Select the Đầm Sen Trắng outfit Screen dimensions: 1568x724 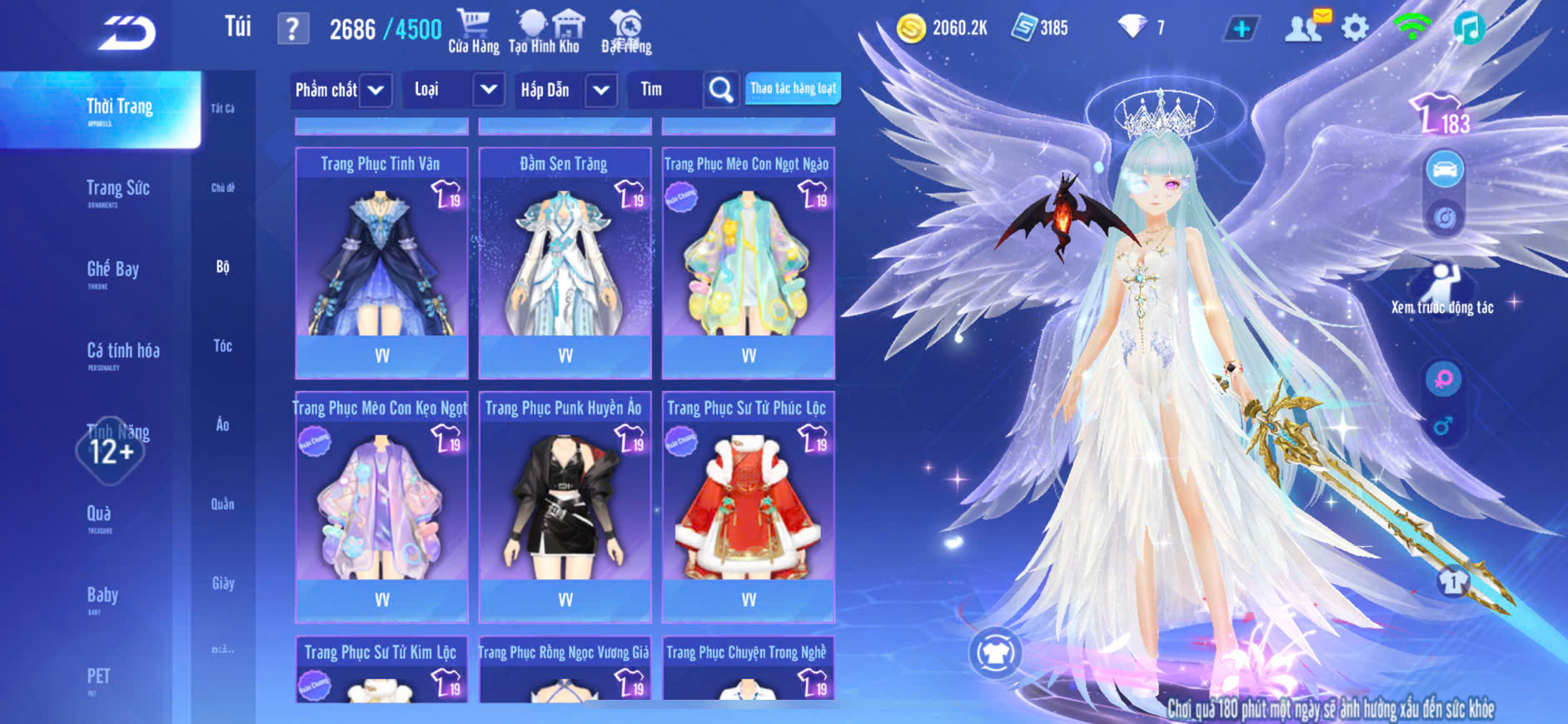point(565,262)
